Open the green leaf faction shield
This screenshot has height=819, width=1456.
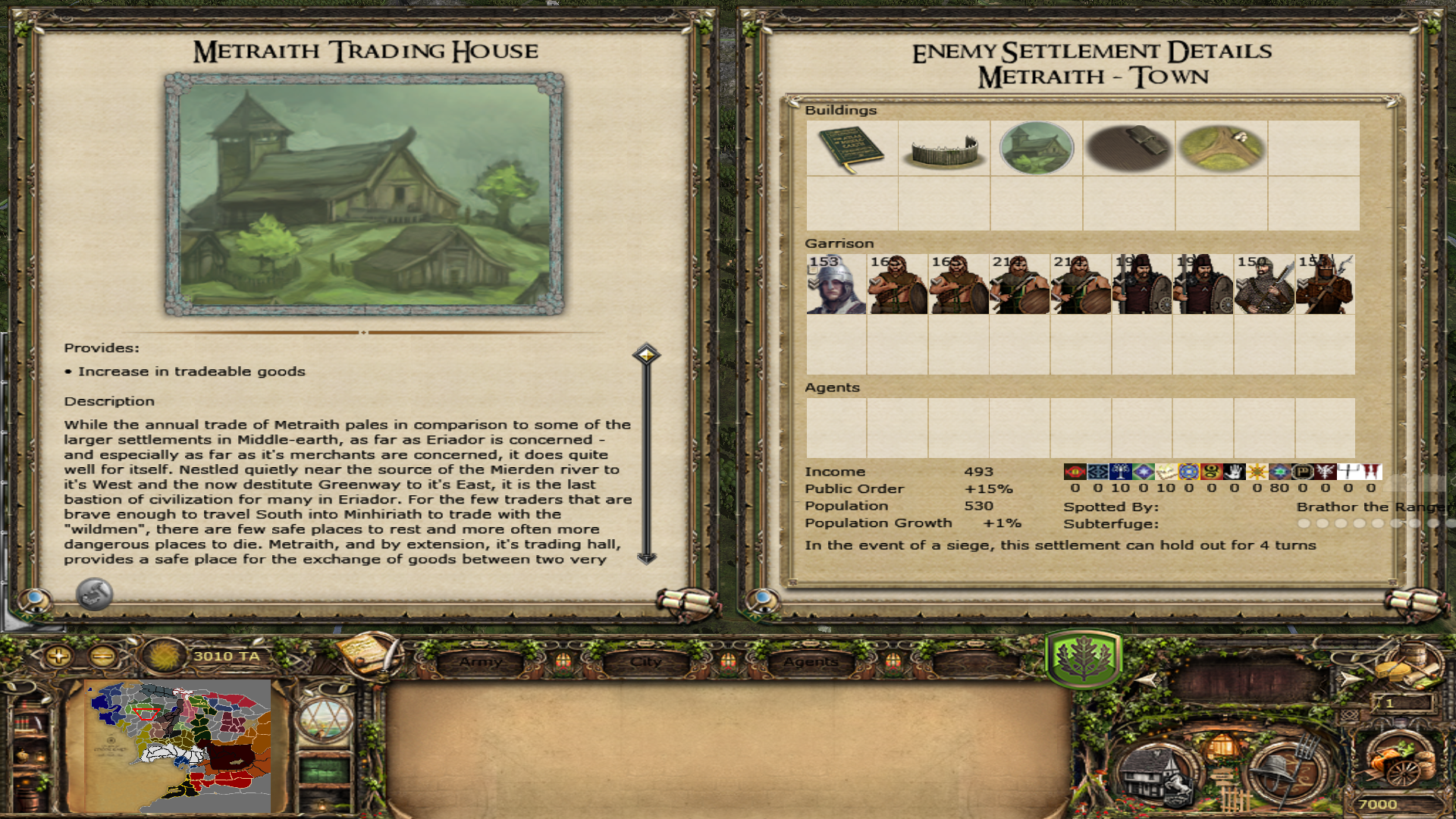click(x=1083, y=658)
